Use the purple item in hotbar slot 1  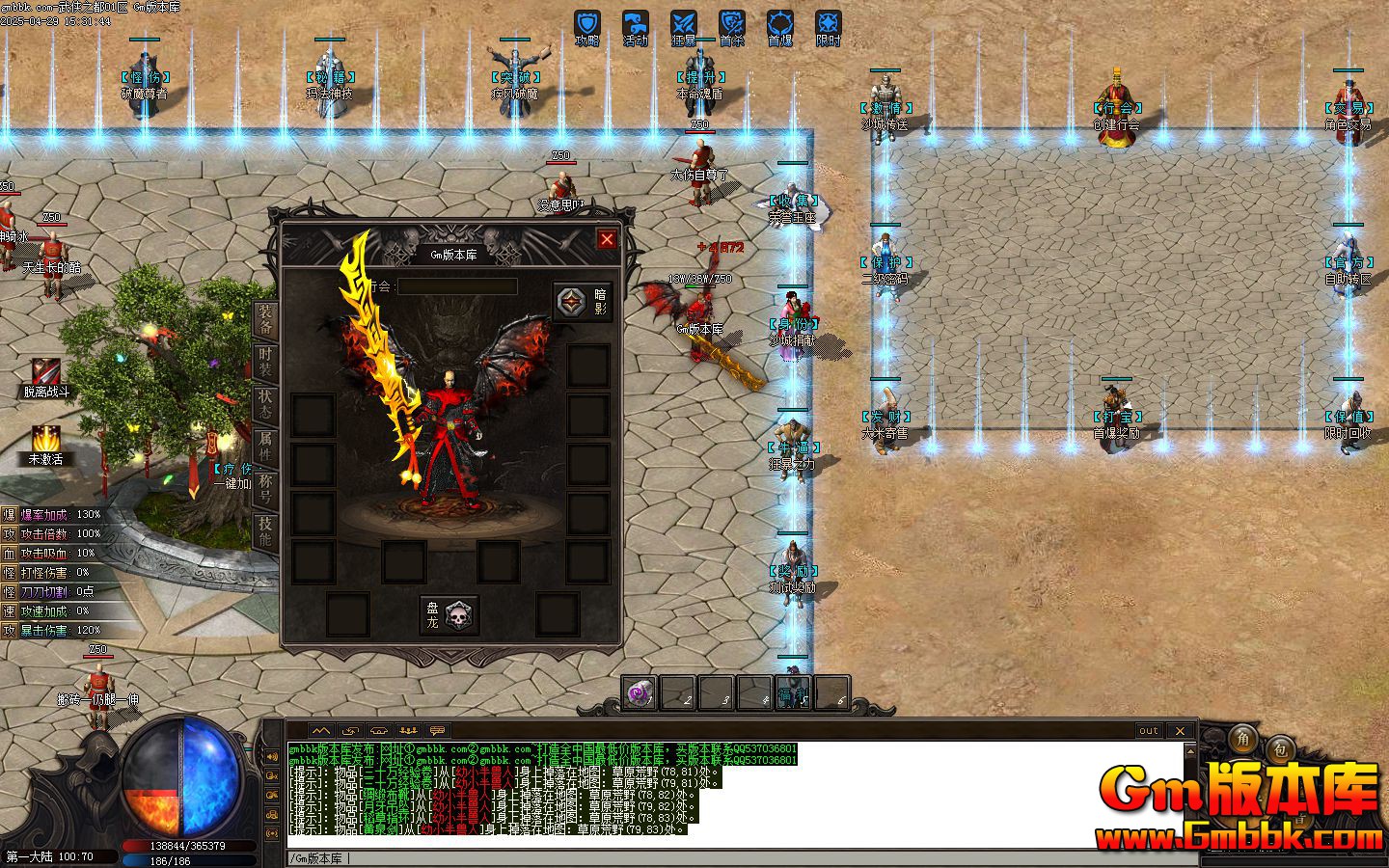[x=640, y=692]
